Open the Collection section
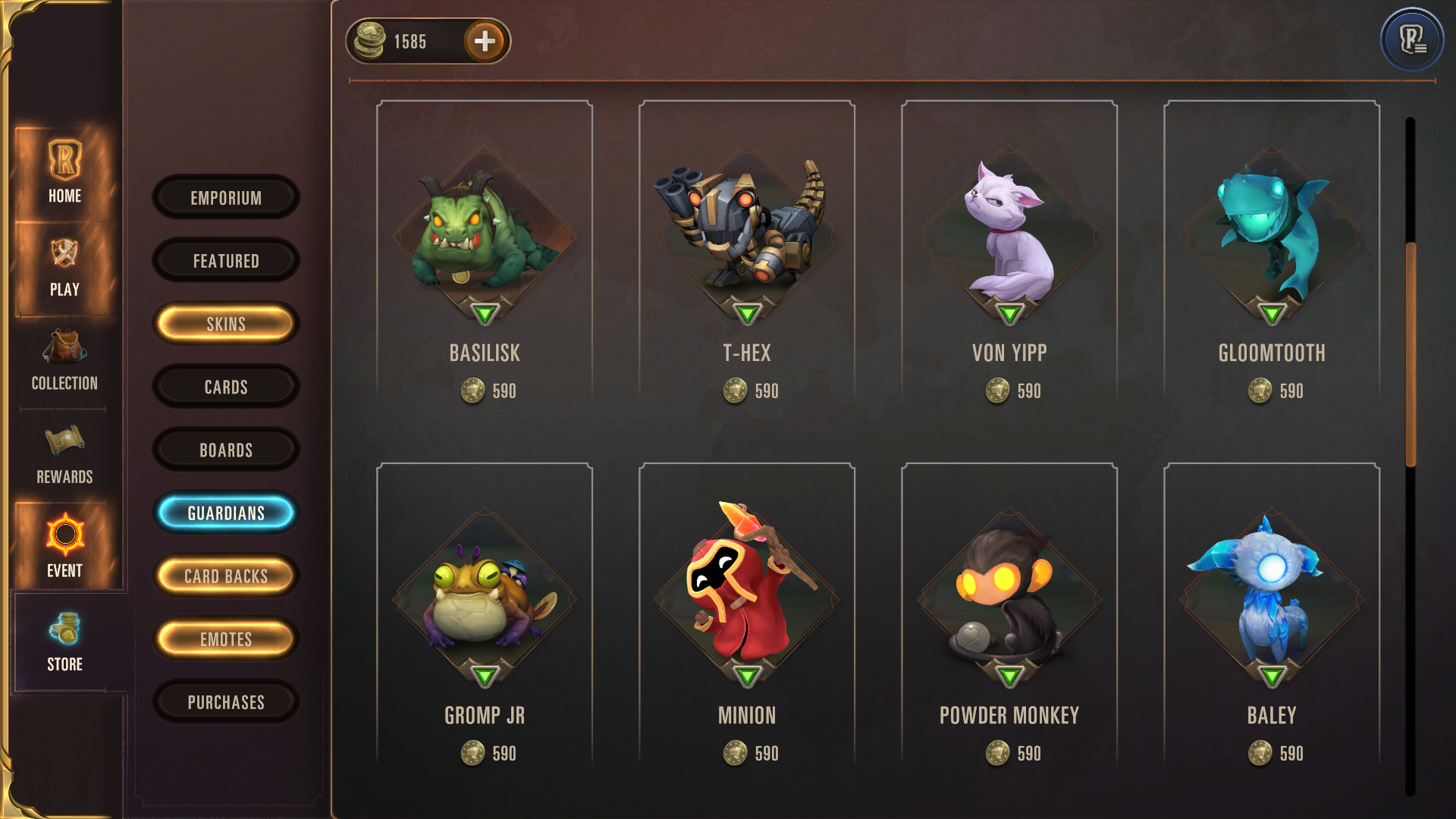 64,361
